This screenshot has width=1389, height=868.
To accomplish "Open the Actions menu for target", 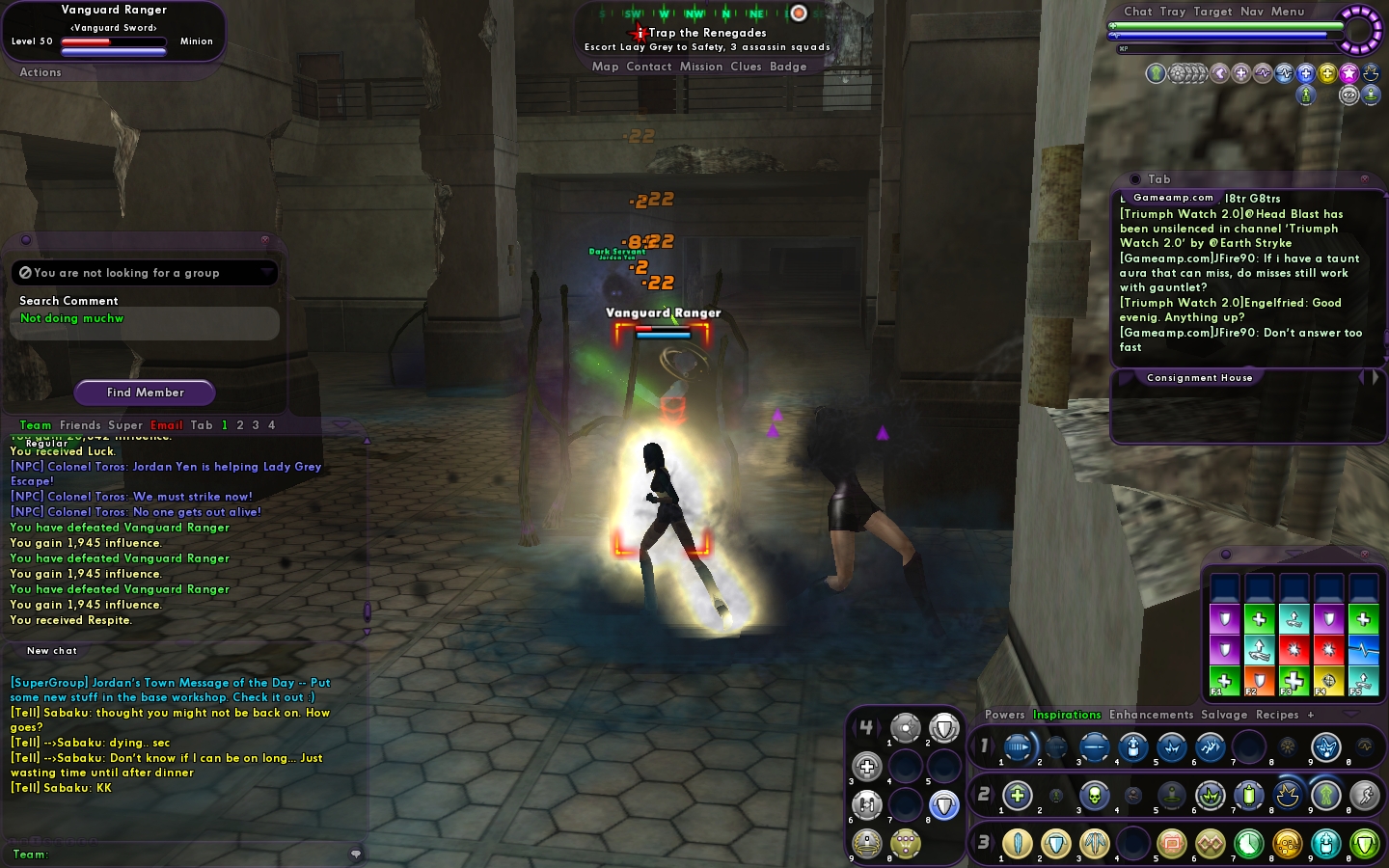I will (x=41, y=72).
